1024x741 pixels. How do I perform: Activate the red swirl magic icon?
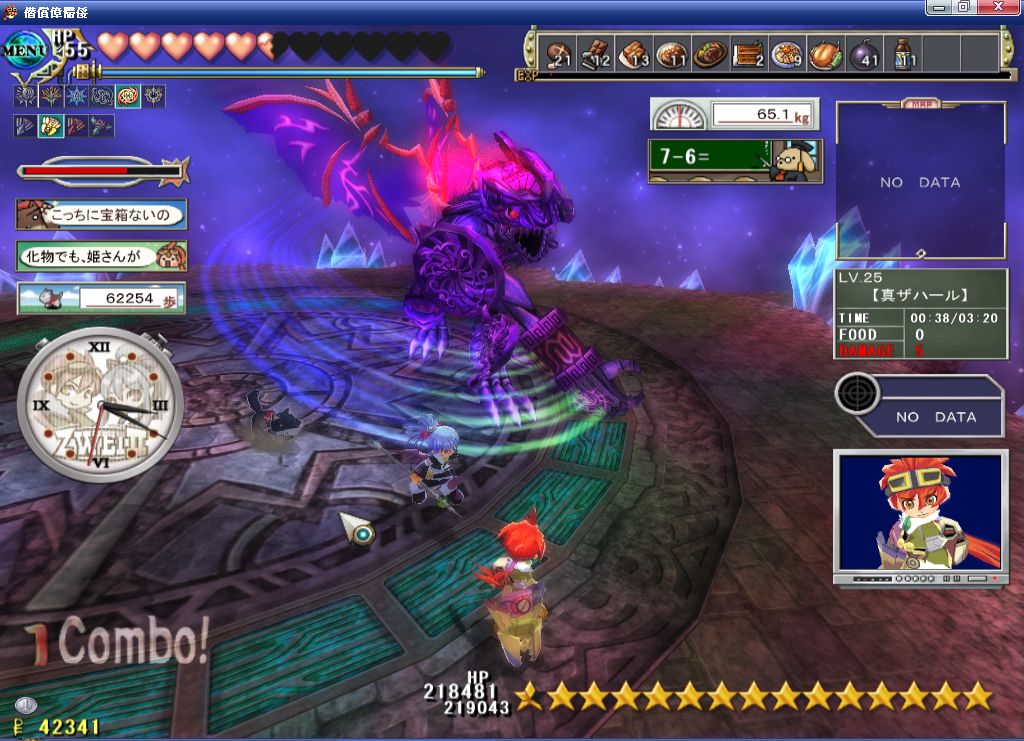click(129, 97)
